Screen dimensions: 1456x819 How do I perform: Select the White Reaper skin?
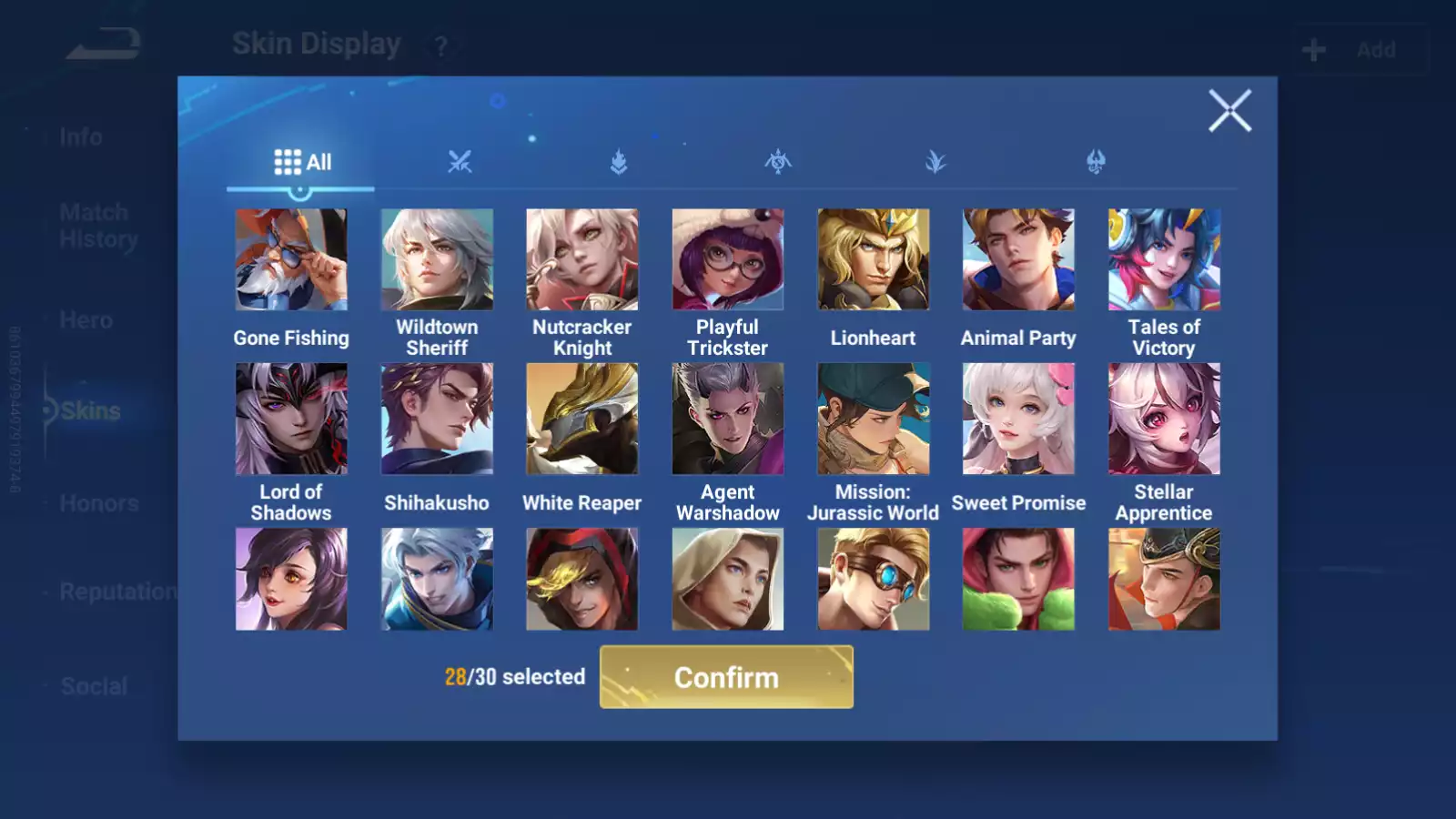tap(582, 420)
